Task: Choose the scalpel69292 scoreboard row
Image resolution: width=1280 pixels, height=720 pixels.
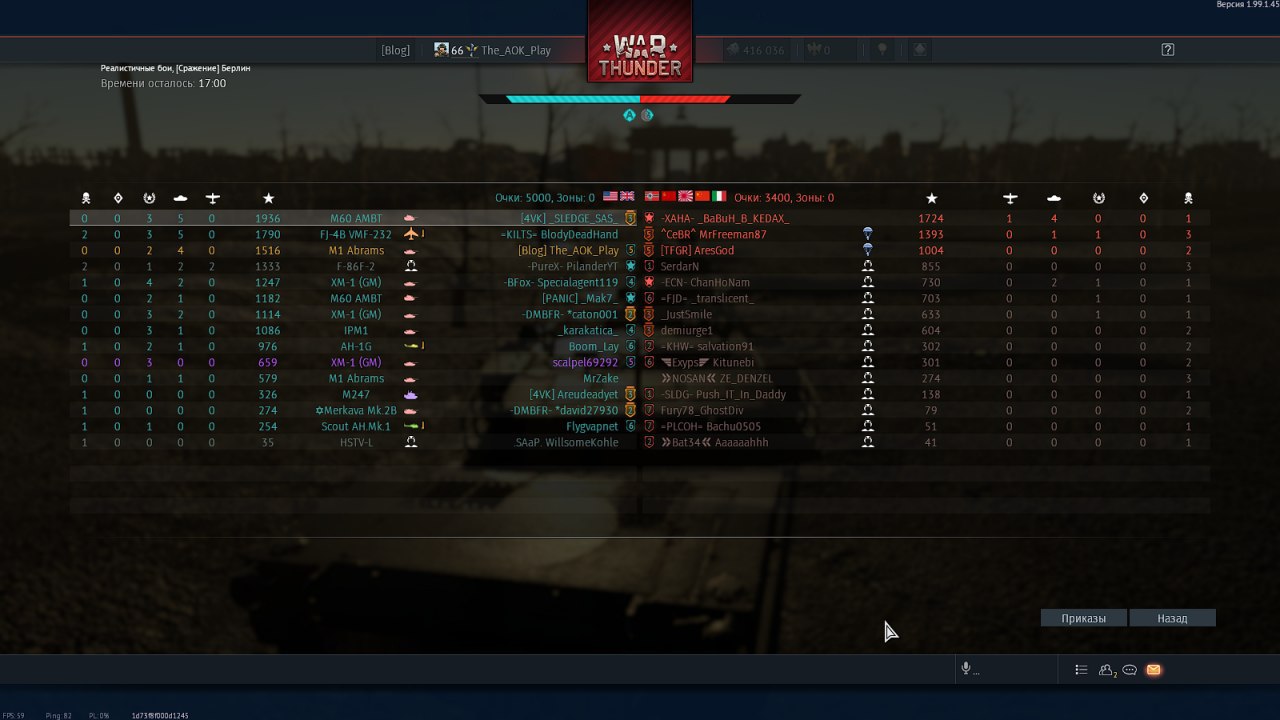Action: [585, 362]
